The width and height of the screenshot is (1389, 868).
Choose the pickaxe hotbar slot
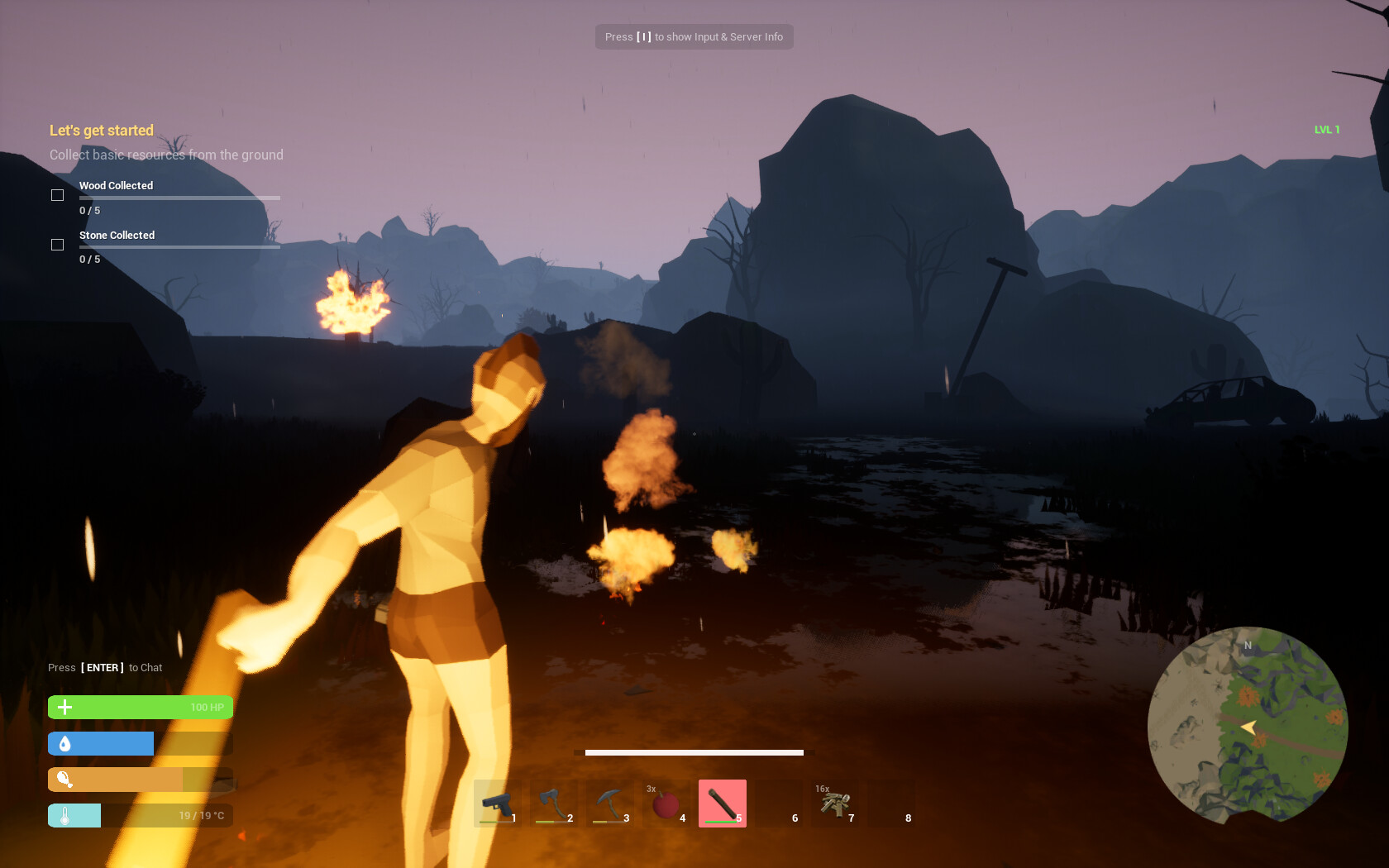pyautogui.click(x=610, y=804)
